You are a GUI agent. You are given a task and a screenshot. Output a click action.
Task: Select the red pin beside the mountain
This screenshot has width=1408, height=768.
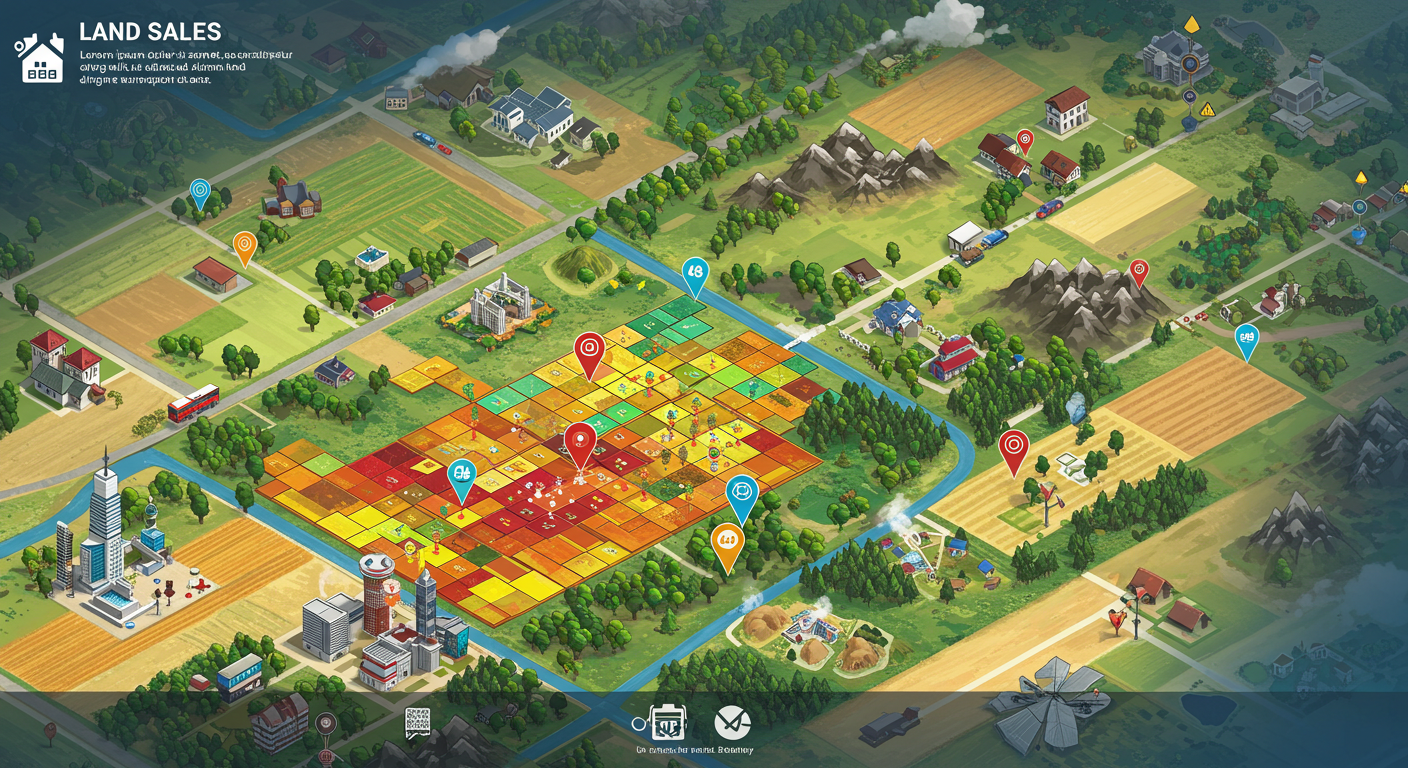point(1138,270)
